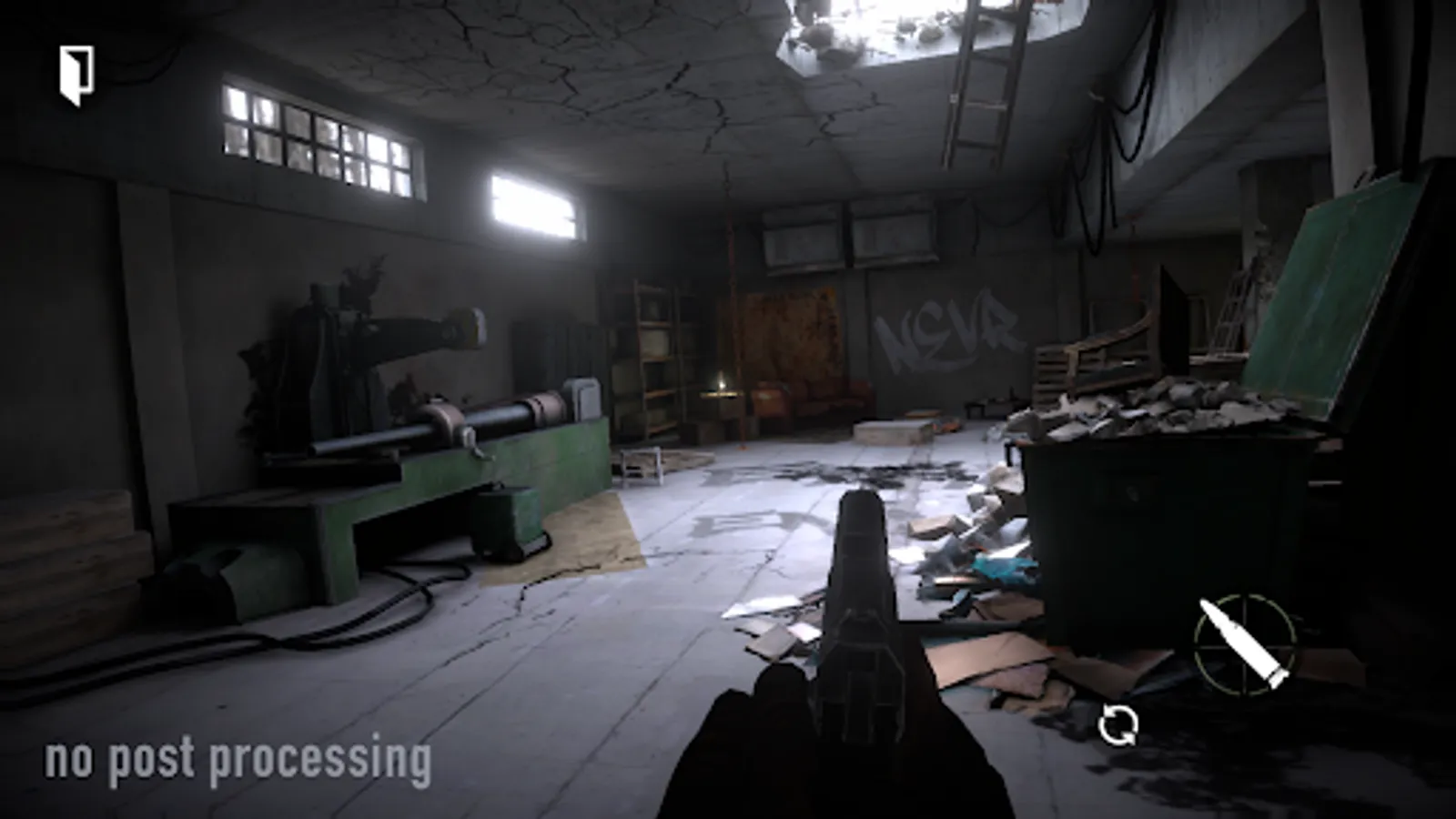Click the red couch in the background

(x=808, y=400)
